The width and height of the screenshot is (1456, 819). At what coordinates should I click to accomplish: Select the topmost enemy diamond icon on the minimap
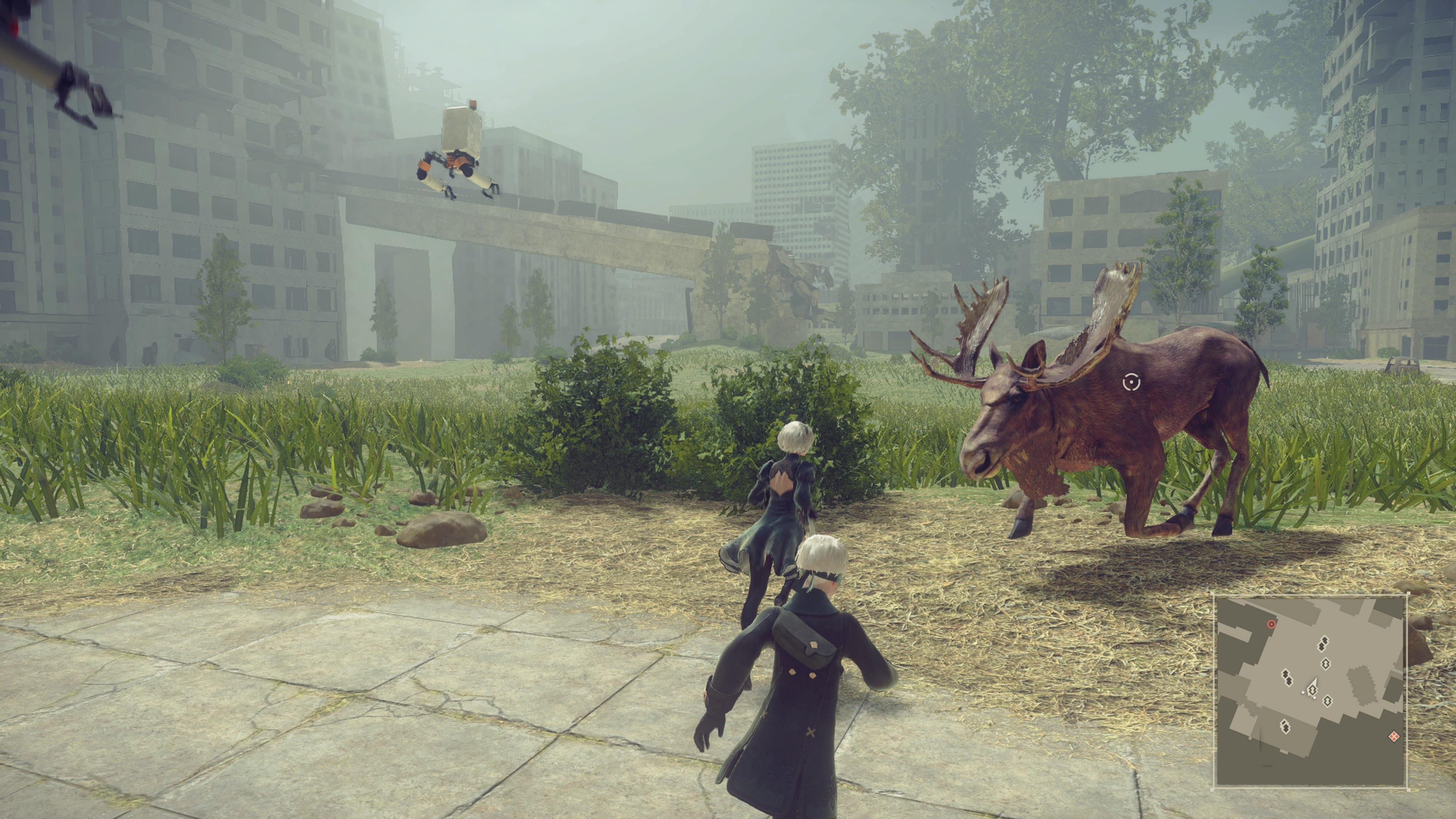(1324, 644)
